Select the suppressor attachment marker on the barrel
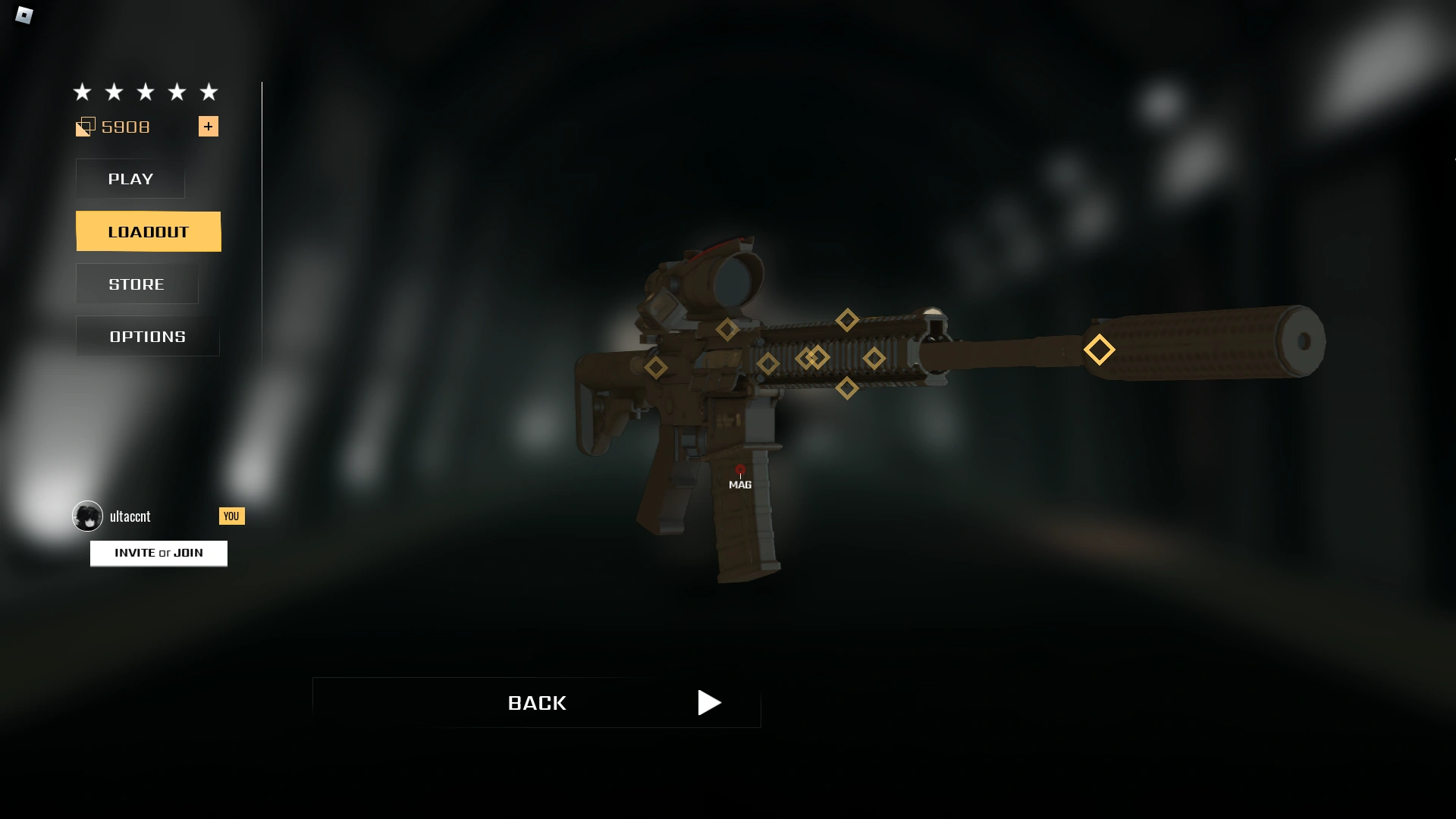The width and height of the screenshot is (1456, 819). tap(1098, 350)
